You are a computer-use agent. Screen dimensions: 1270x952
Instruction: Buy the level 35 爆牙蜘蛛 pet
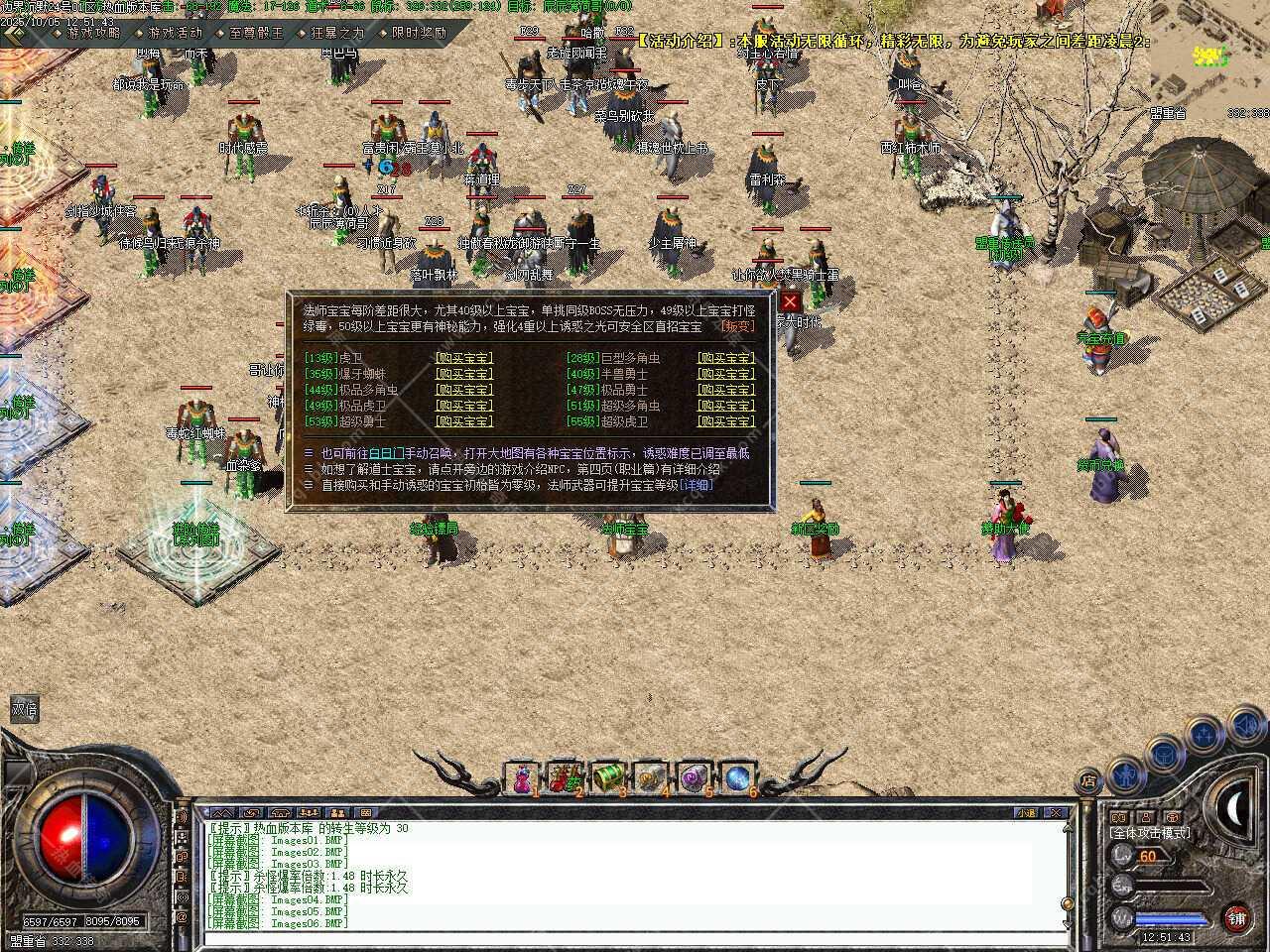pos(463,374)
